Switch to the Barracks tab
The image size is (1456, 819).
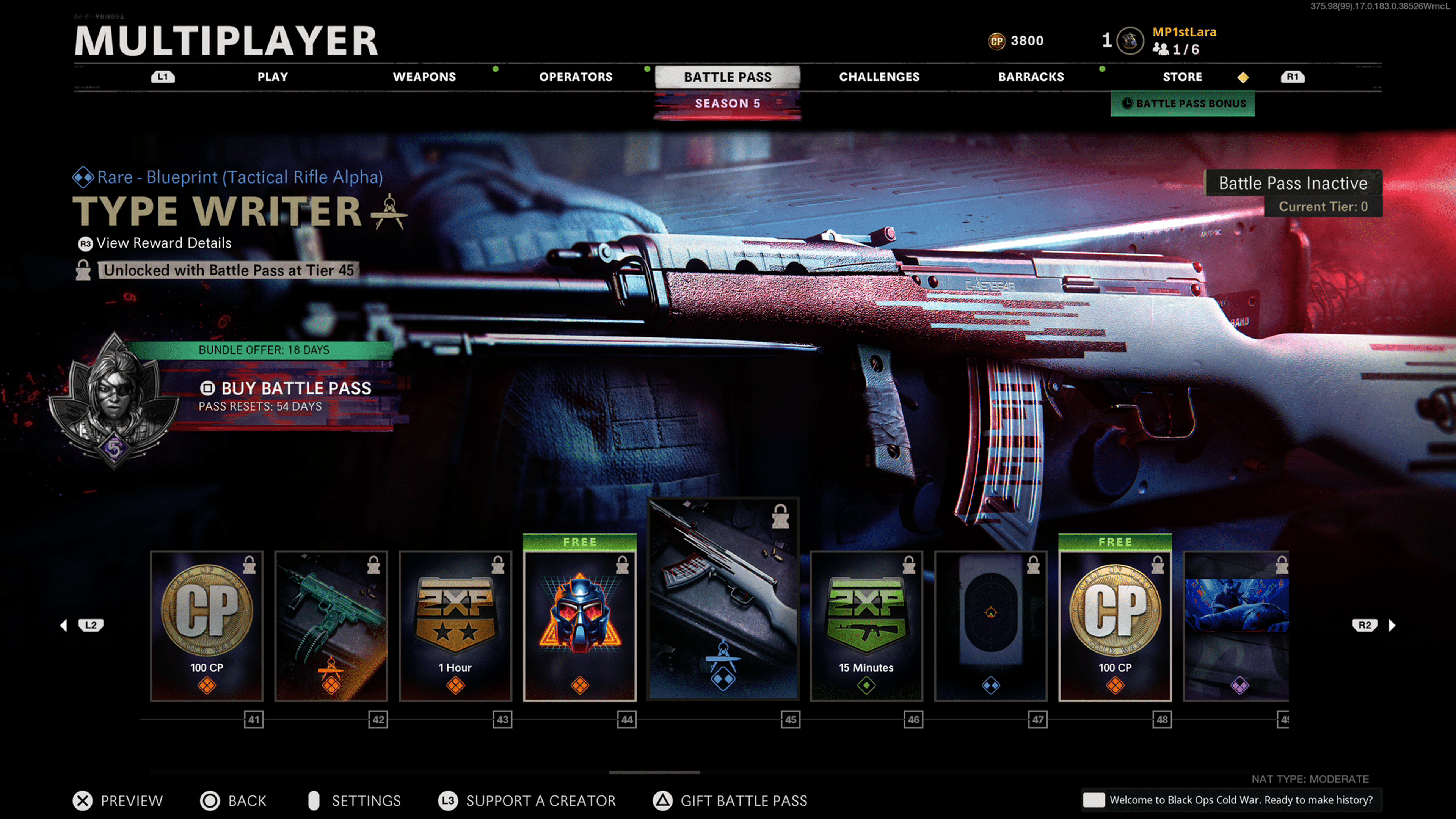click(1031, 77)
